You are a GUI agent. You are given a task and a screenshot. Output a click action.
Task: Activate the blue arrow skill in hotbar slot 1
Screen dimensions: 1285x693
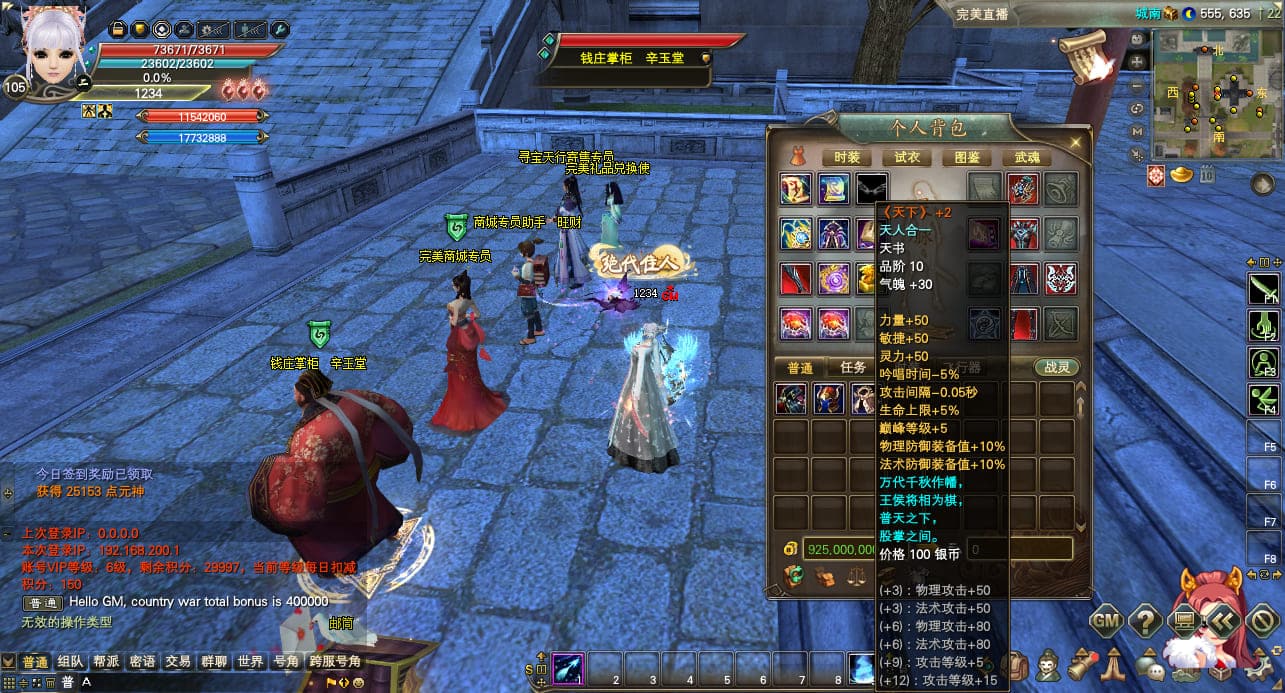[x=569, y=667]
